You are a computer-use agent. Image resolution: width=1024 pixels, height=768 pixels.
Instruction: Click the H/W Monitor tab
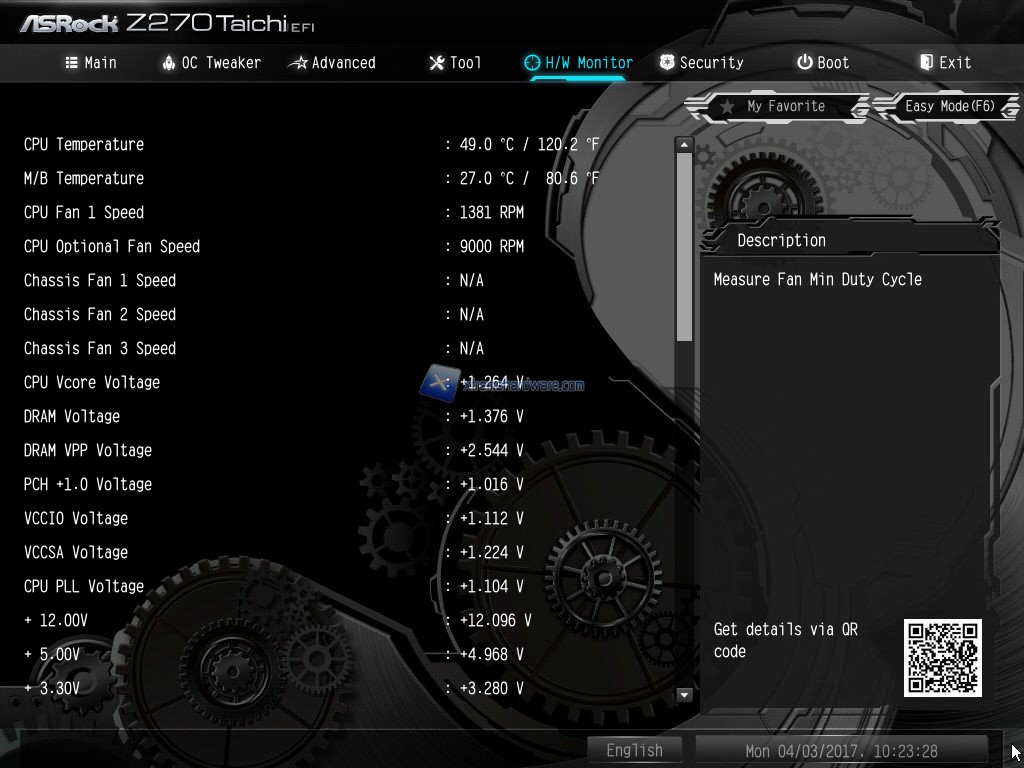pos(579,62)
